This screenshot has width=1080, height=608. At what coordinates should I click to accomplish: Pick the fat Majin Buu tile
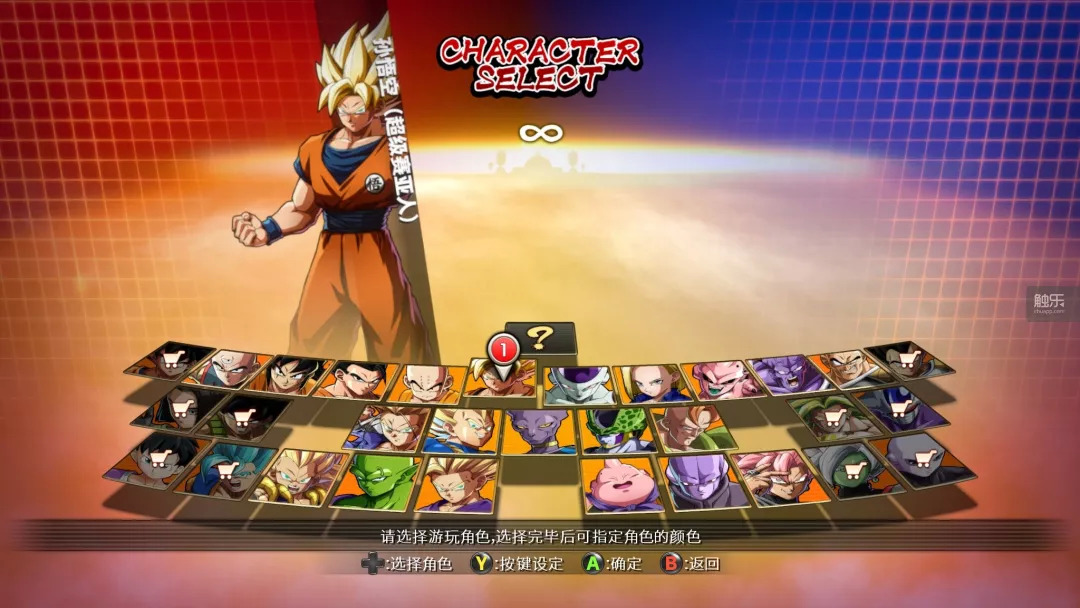pyautogui.click(x=620, y=484)
